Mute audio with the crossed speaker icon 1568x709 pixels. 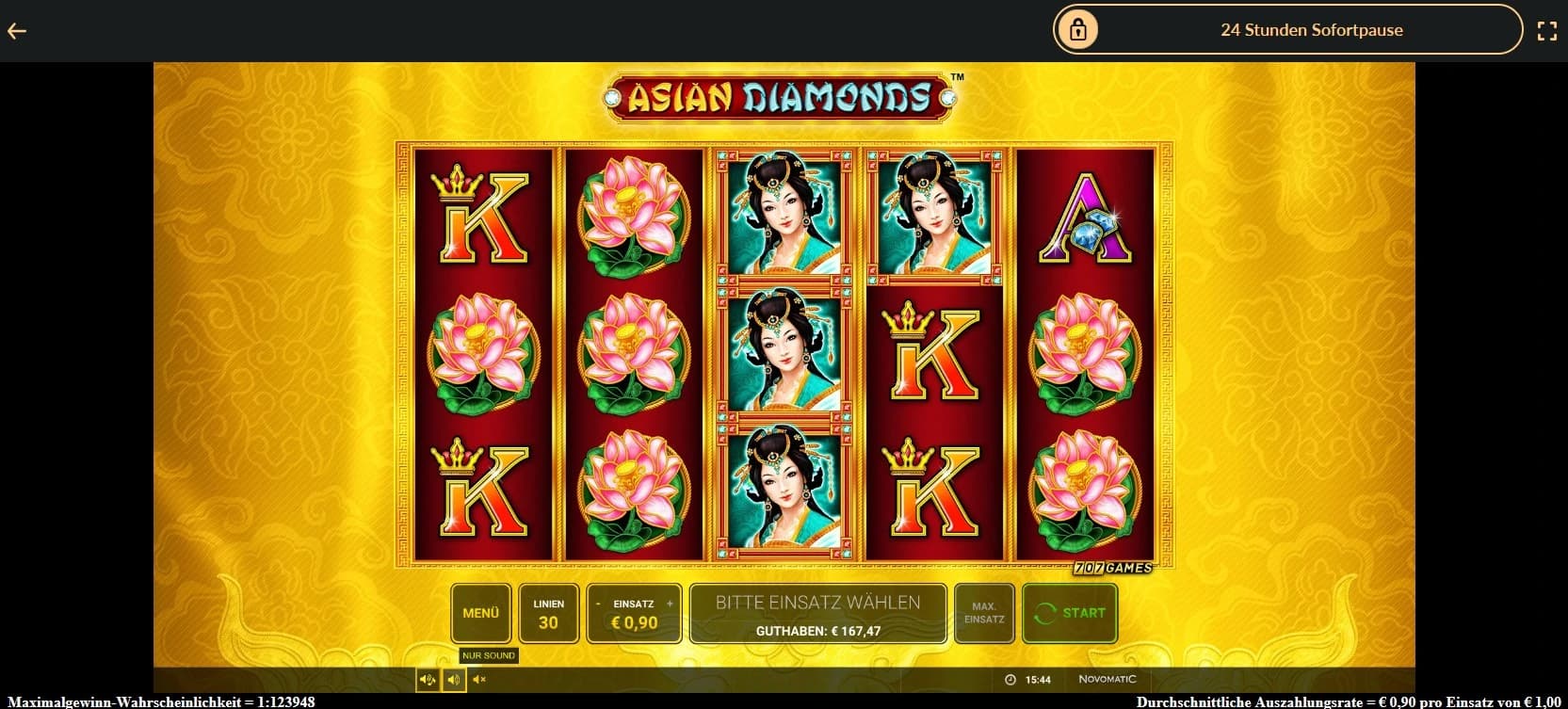coord(478,679)
